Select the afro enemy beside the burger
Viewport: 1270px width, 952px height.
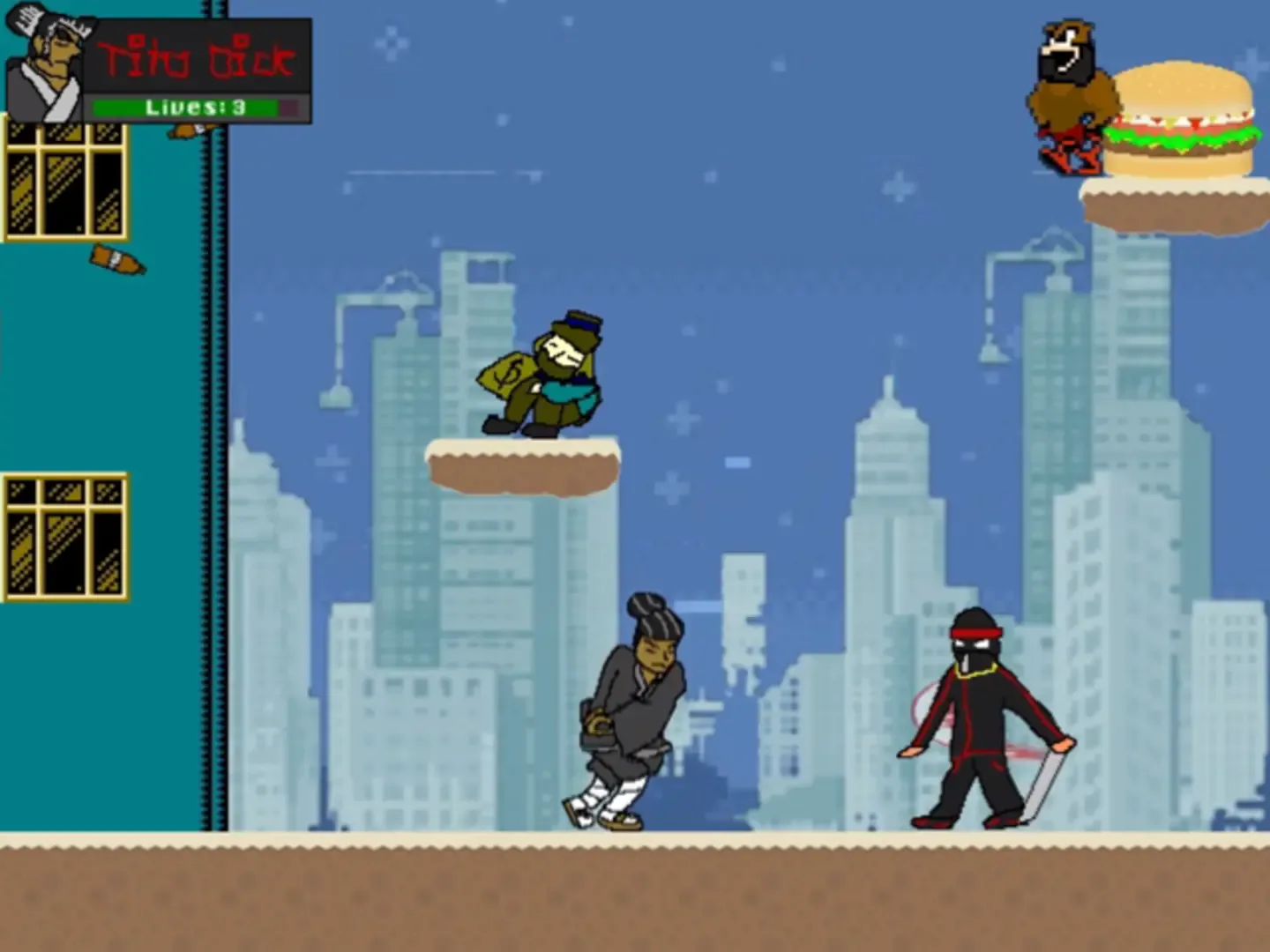(1067, 97)
